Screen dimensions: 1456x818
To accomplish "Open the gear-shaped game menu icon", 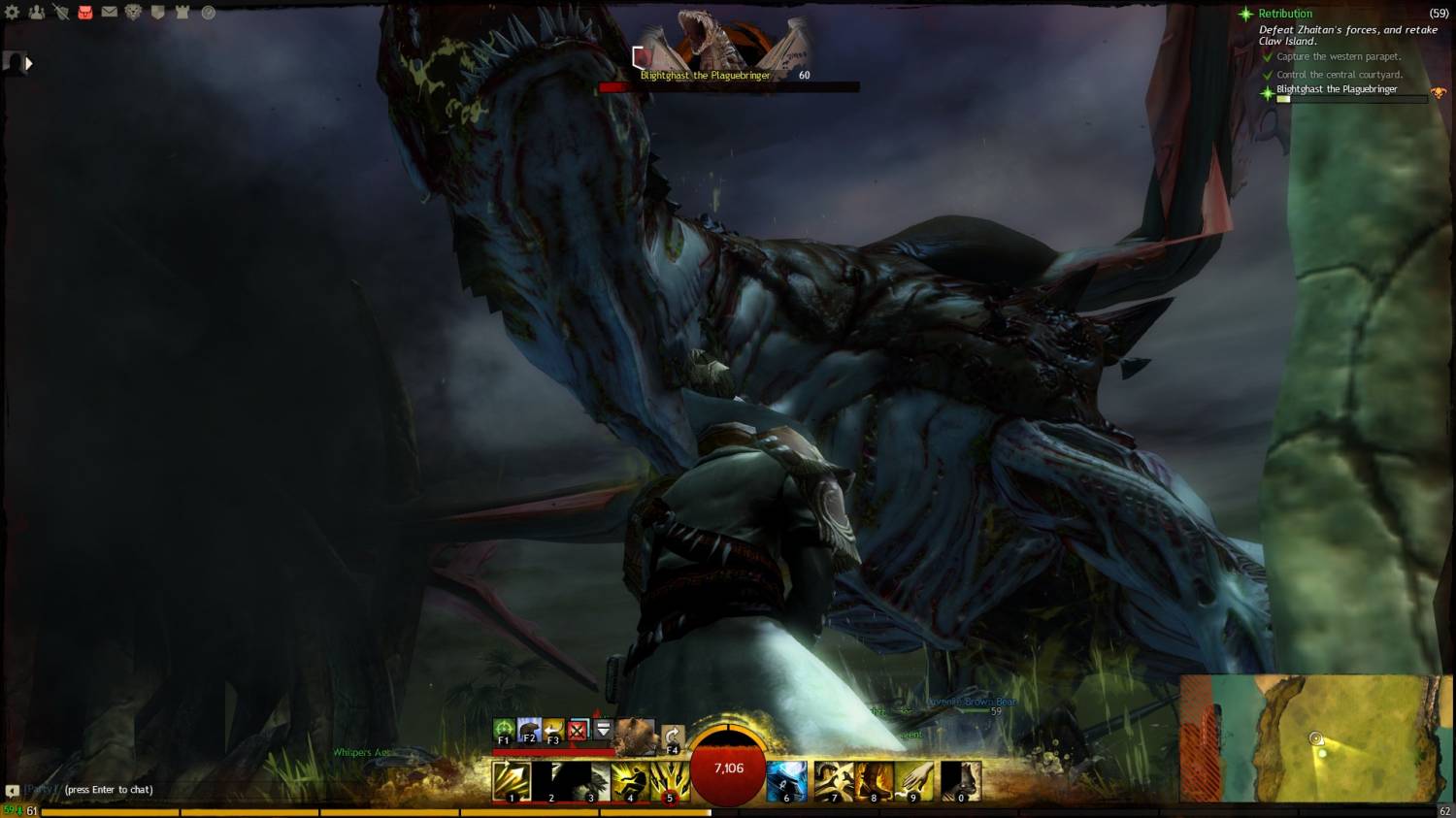I will (13, 13).
